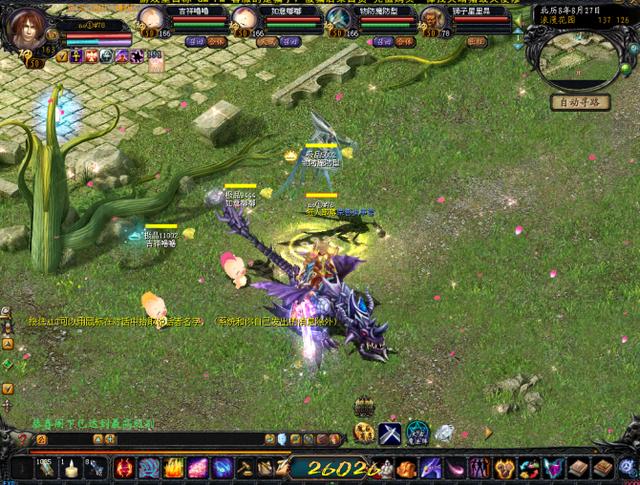Click the golden round emblem above the hotbar
640x485 pixels.
[x=364, y=432]
